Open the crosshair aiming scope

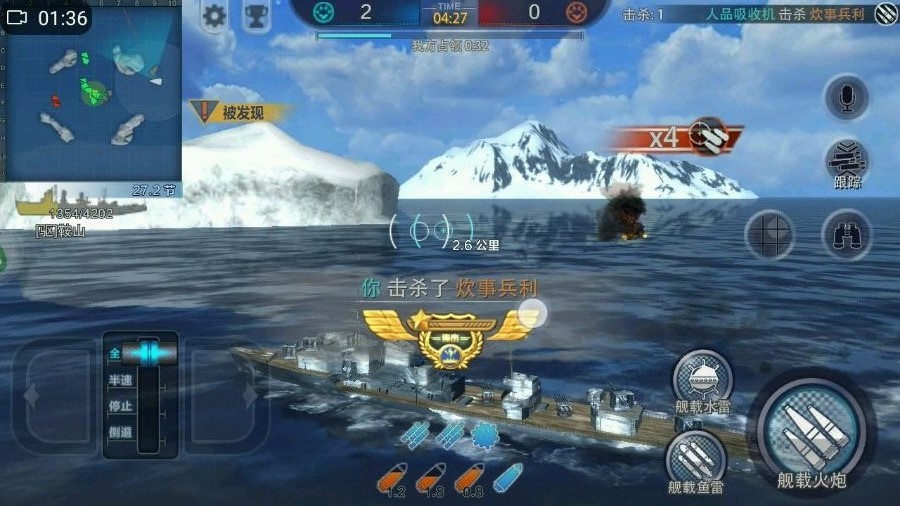pyautogui.click(x=769, y=235)
